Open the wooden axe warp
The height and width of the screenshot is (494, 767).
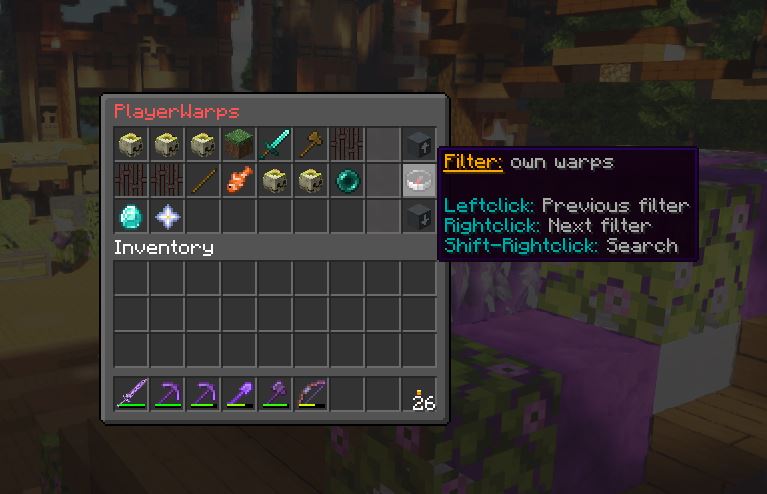tap(311, 144)
